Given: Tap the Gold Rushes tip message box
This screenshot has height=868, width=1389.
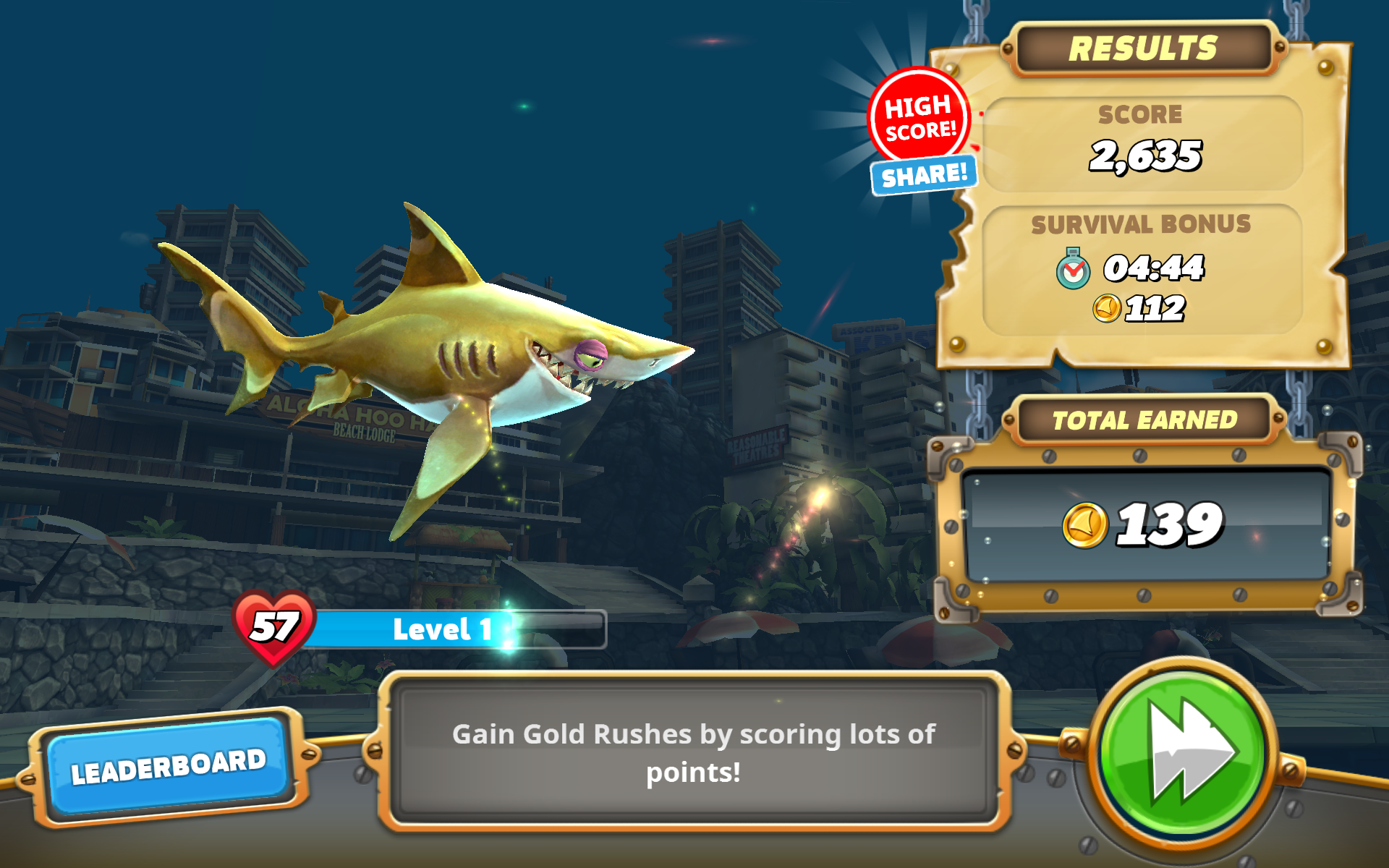Looking at the screenshot, I should (693, 752).
